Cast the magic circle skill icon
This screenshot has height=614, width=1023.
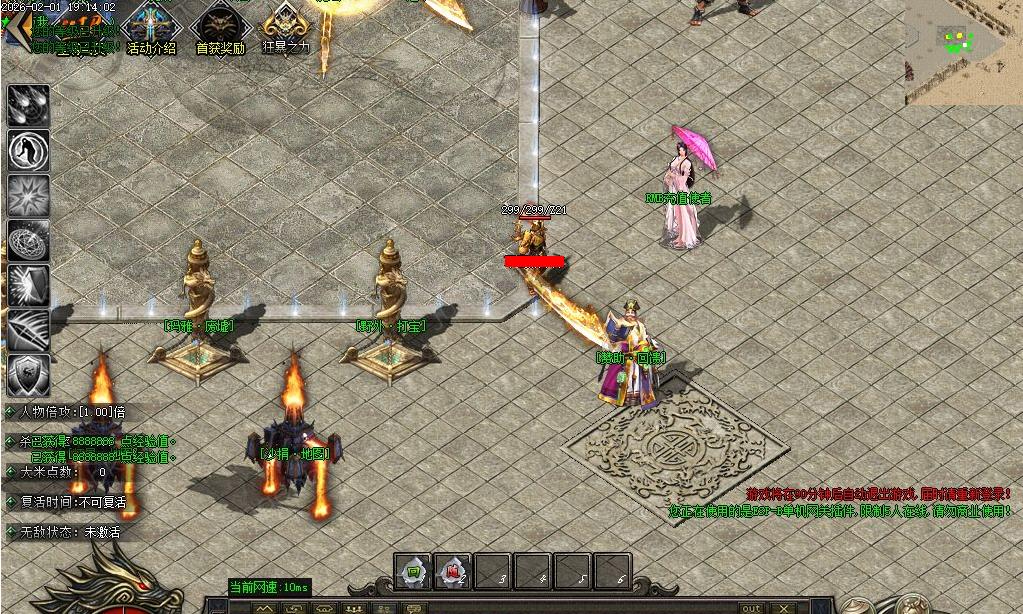(x=28, y=240)
